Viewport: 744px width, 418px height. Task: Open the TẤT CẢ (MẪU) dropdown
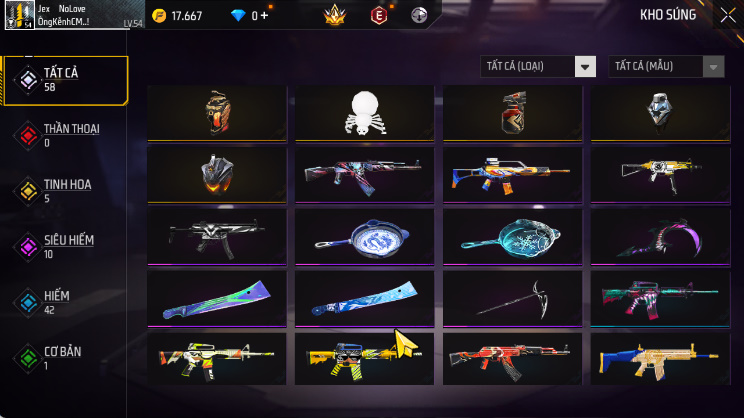coord(666,66)
